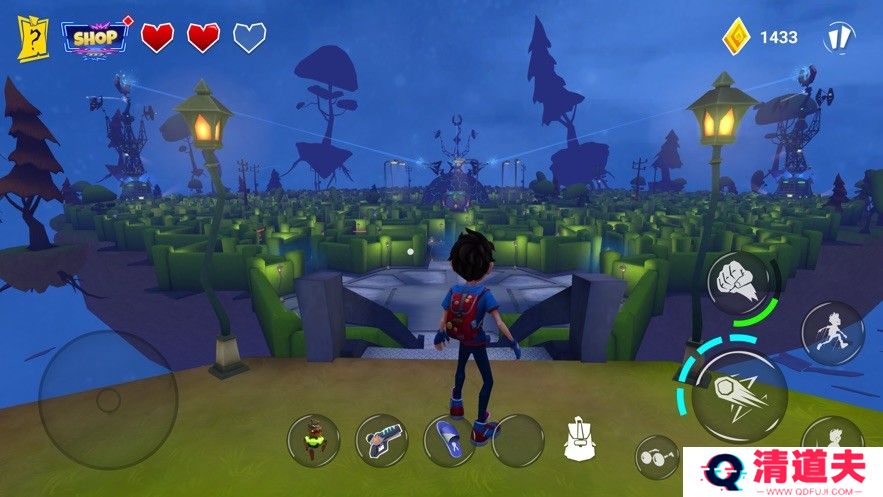Select the blue slipper item slot
Image resolution: width=883 pixels, height=497 pixels.
pos(449,441)
